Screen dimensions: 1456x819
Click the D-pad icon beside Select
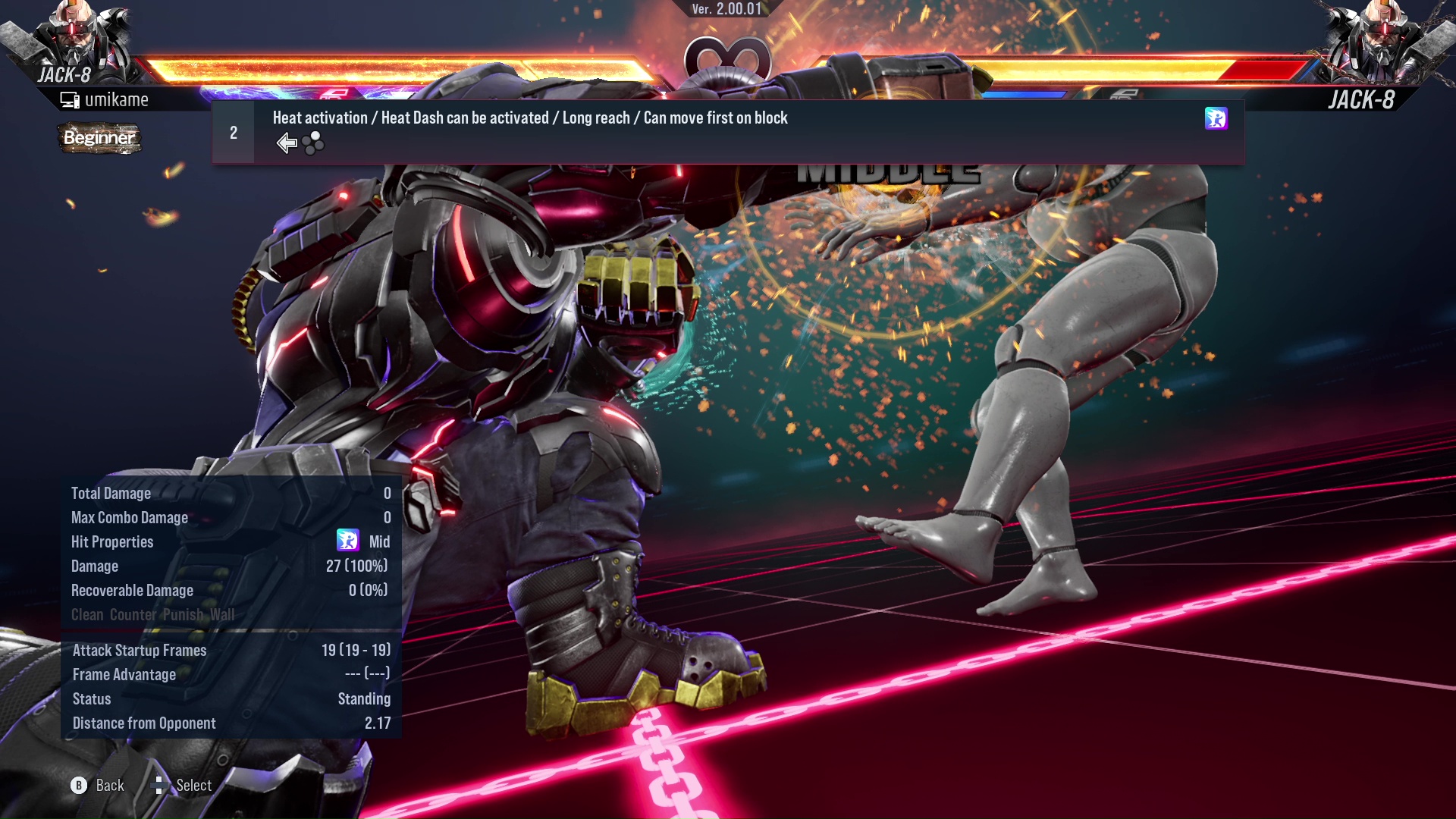pos(159,785)
